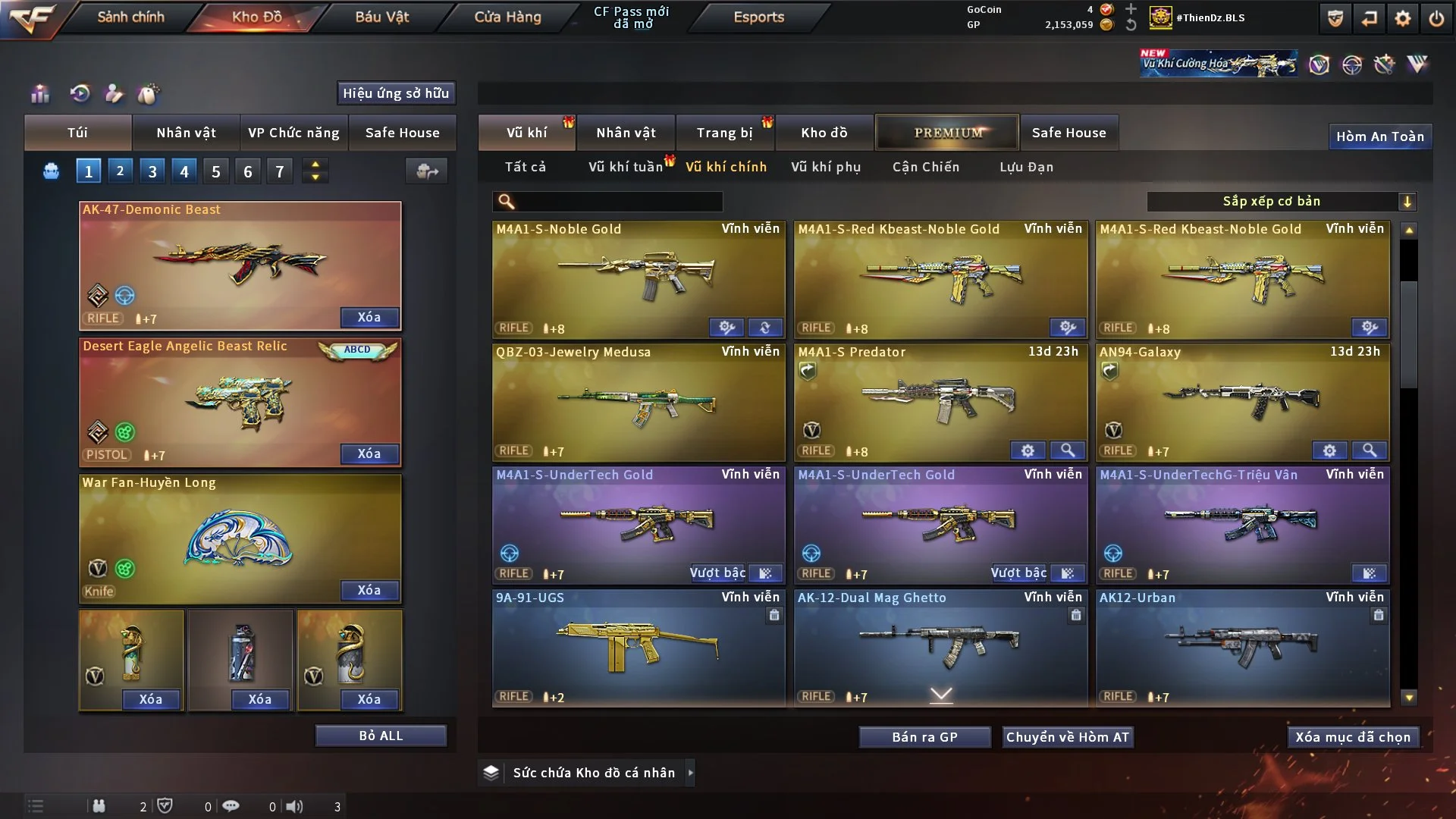
Task: Open the Sảnh chính lobby tab
Action: tap(130, 17)
